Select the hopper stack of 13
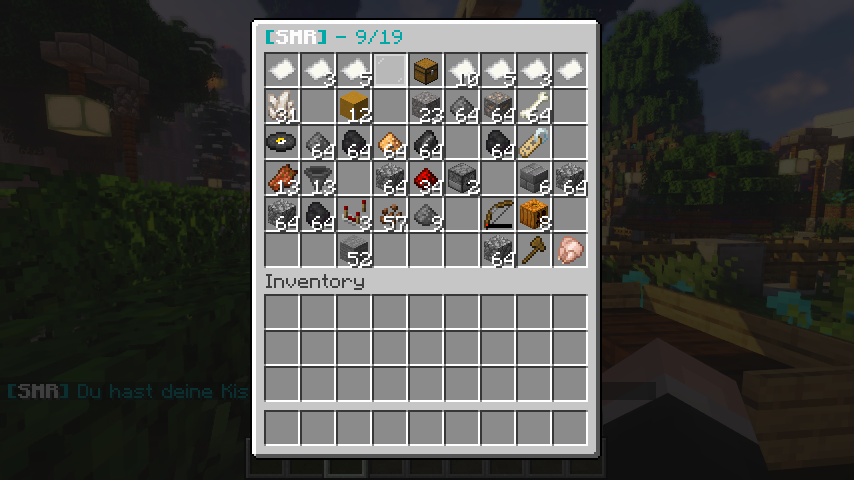854x480 pixels. coord(319,178)
